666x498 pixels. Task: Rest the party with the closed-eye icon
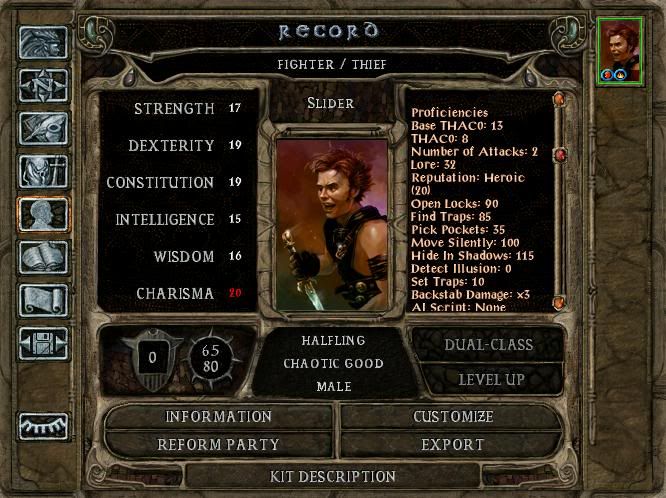44,427
